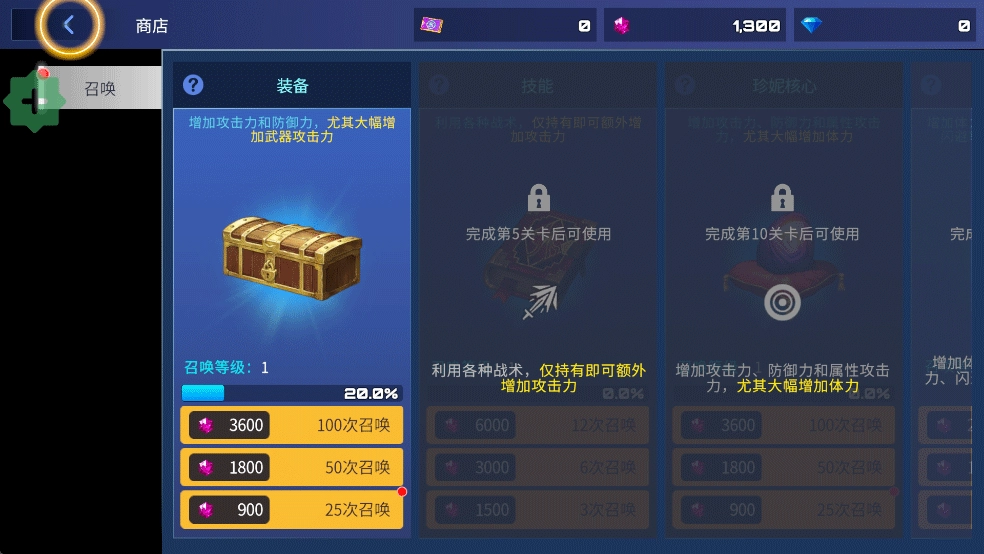Buy 100次召唤 for 3600 gems
Viewport: 984px width, 554px height.
point(292,425)
